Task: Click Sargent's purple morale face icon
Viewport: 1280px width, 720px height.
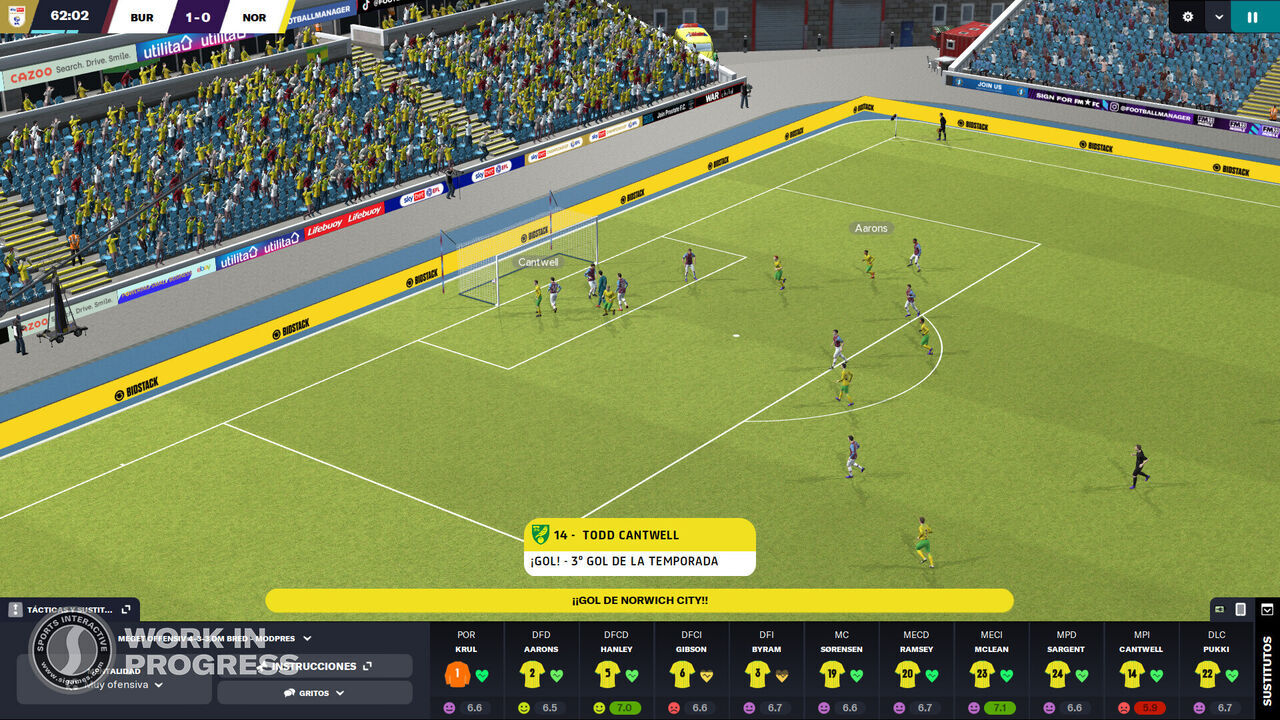Action: (1048, 707)
